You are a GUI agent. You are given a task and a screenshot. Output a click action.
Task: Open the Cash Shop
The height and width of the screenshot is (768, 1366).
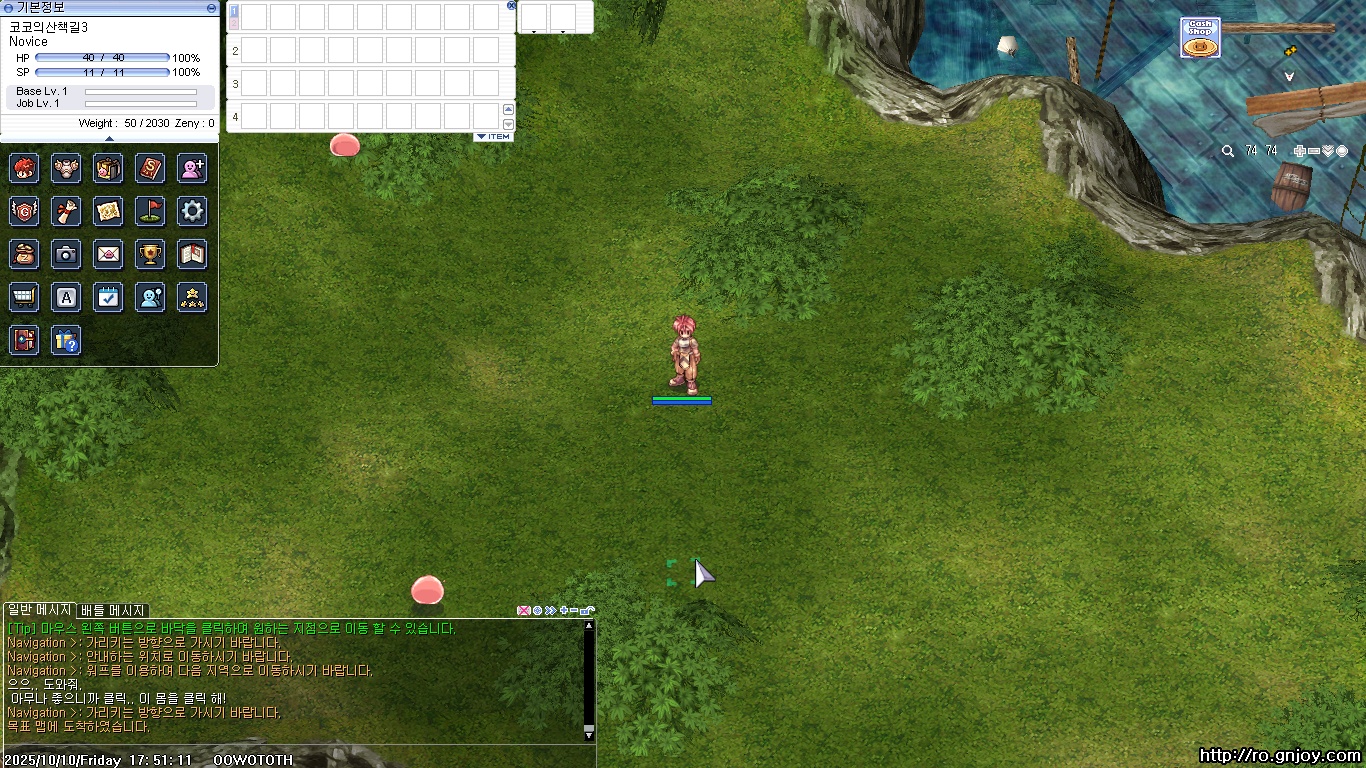(x=1199, y=38)
